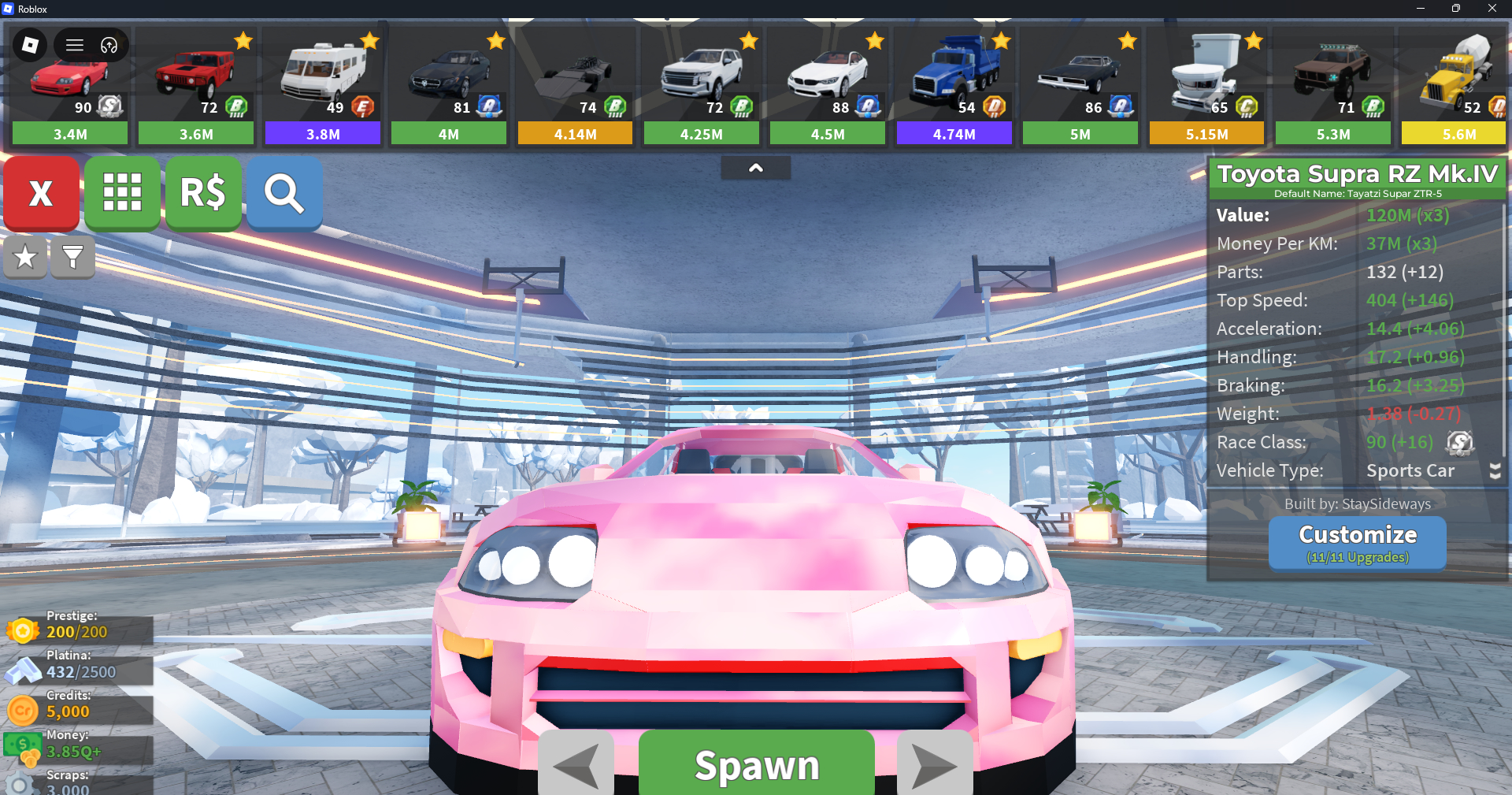Open the funnel filter options
Image resolution: width=1512 pixels, height=795 pixels.
72,257
